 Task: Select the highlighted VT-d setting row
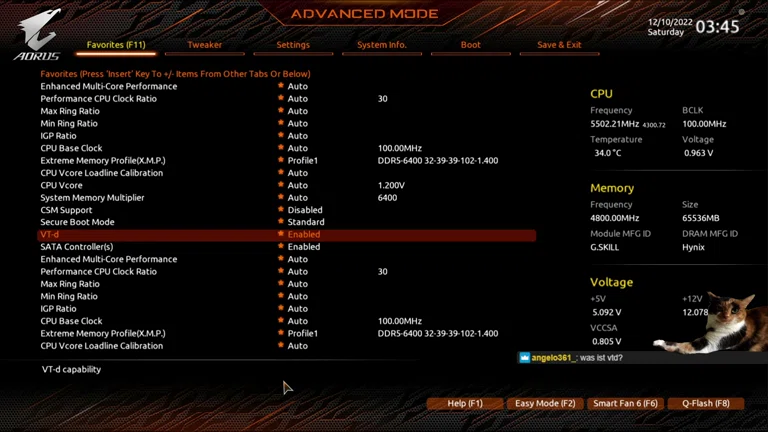(x=287, y=235)
